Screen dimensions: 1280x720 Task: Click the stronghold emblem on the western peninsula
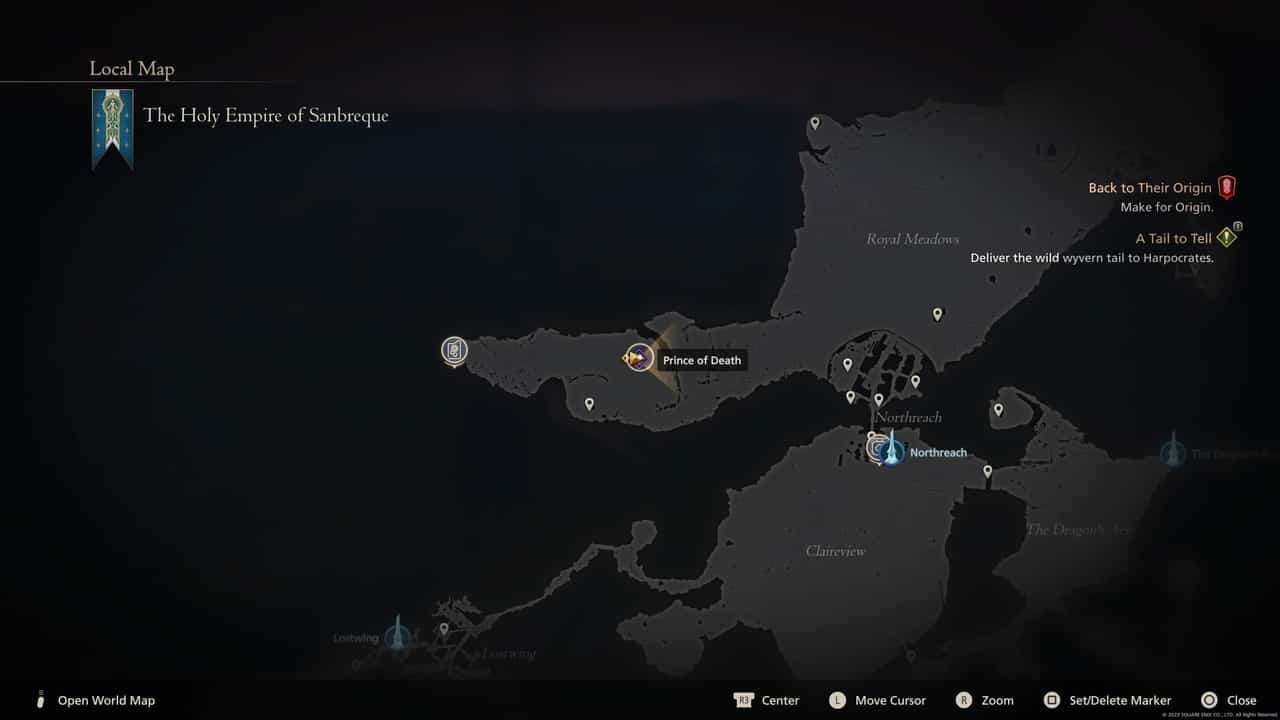tap(455, 350)
